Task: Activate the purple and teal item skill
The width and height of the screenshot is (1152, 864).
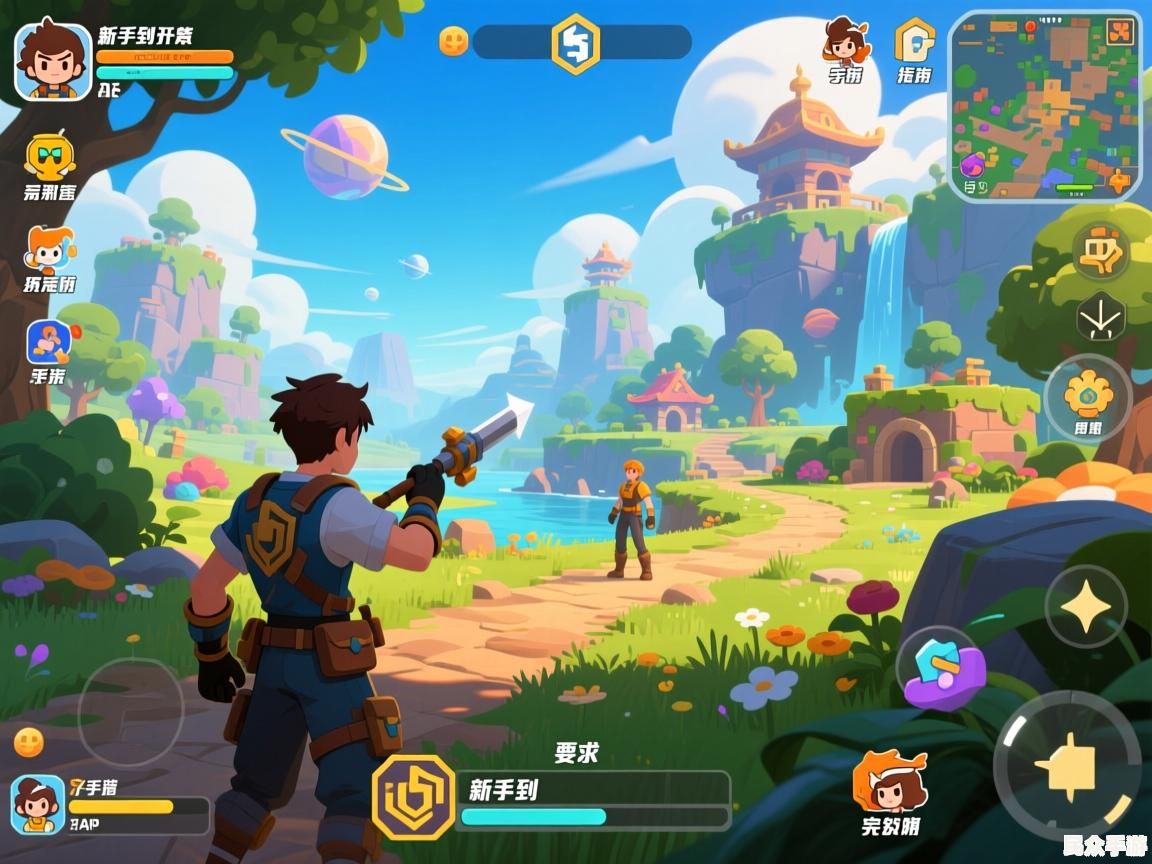Action: [x=941, y=668]
